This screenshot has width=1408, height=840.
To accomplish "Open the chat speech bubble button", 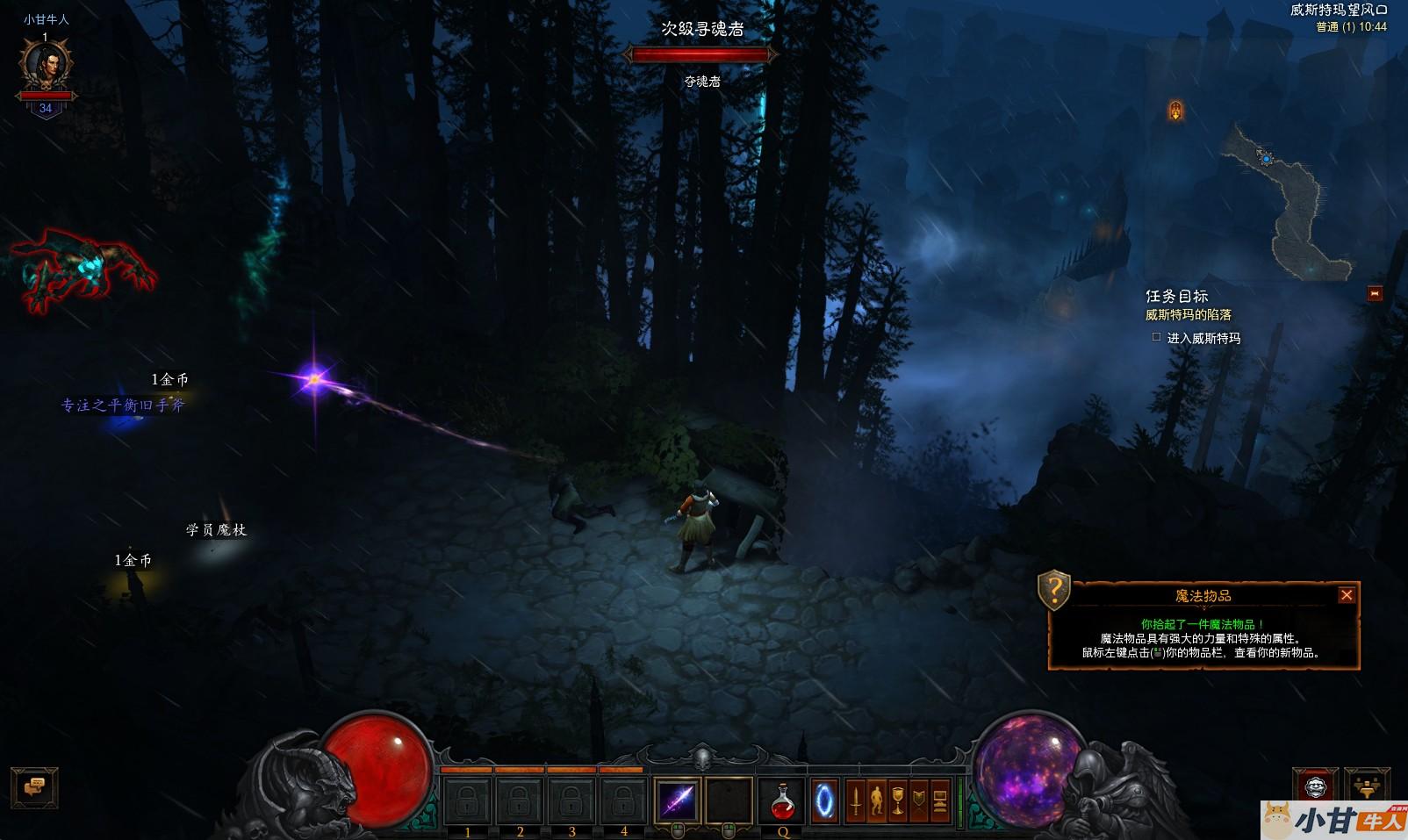I will click(34, 786).
